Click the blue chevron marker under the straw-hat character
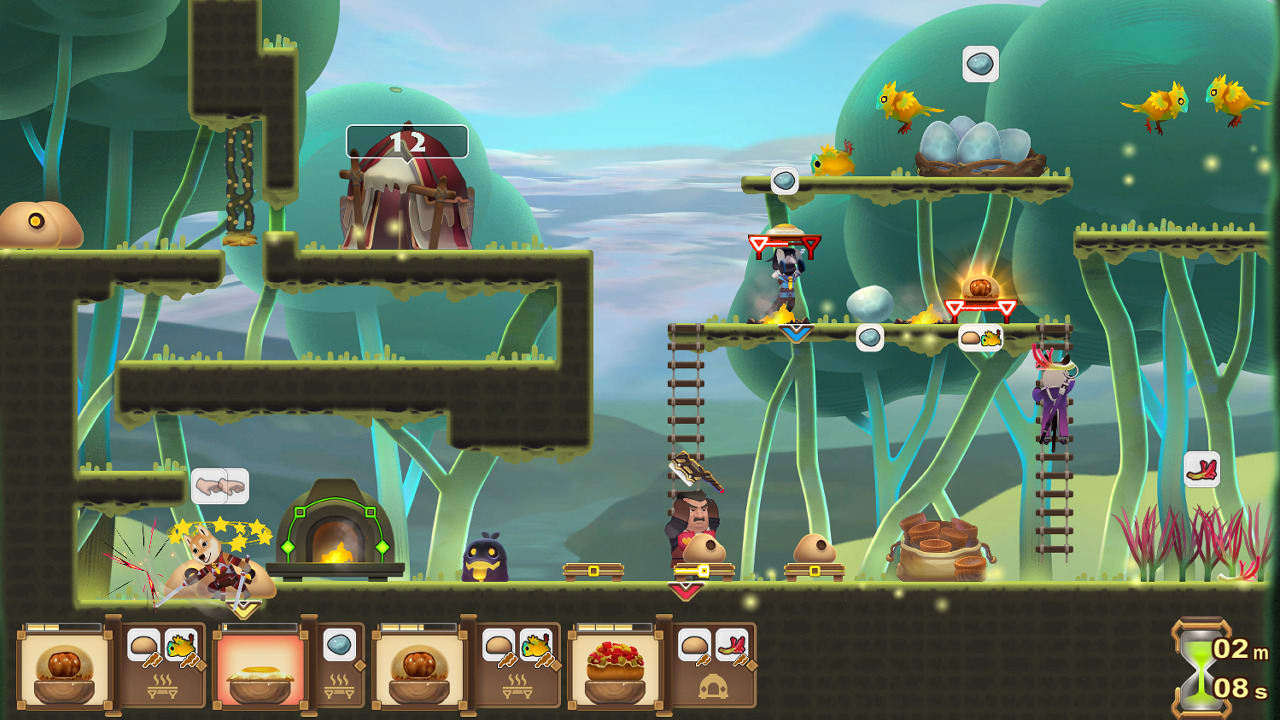The height and width of the screenshot is (720, 1280). (x=796, y=332)
